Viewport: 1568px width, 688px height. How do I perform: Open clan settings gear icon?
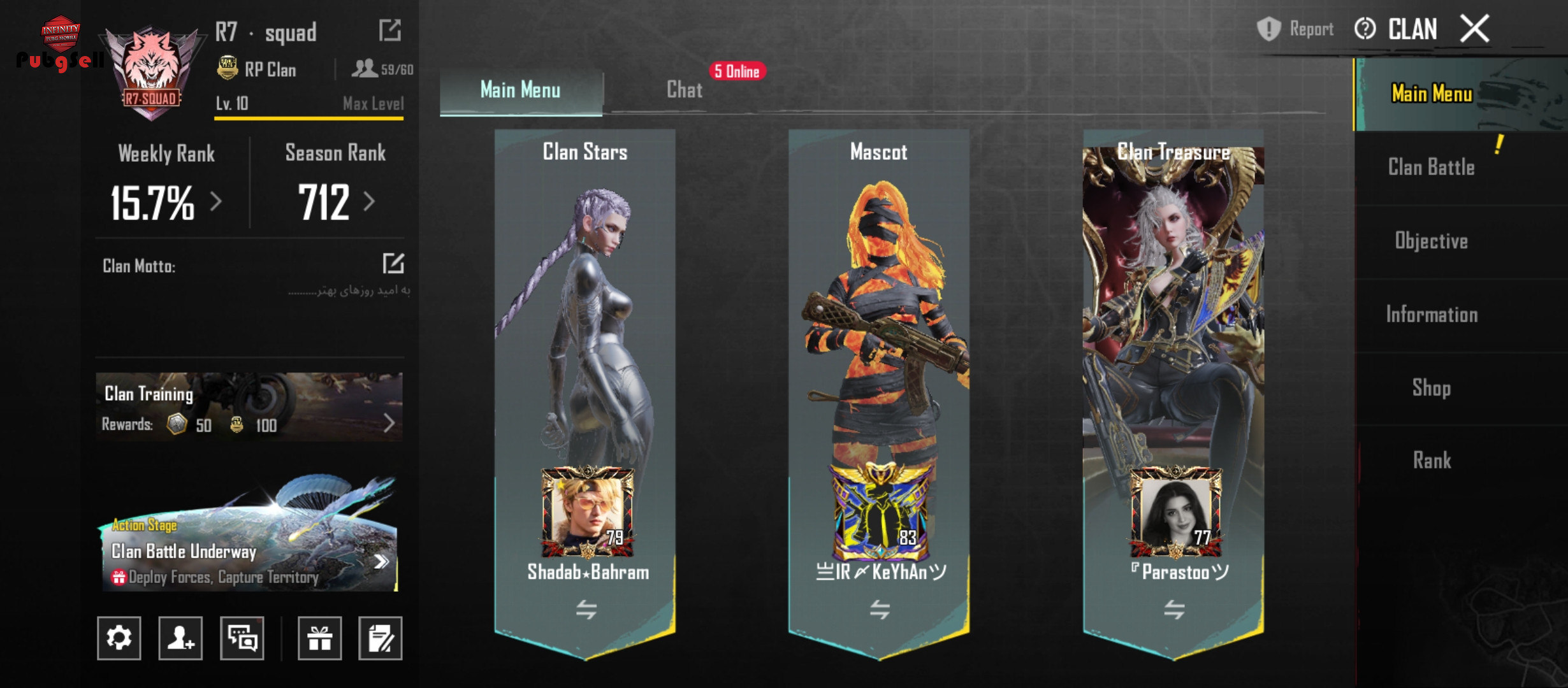point(119,638)
